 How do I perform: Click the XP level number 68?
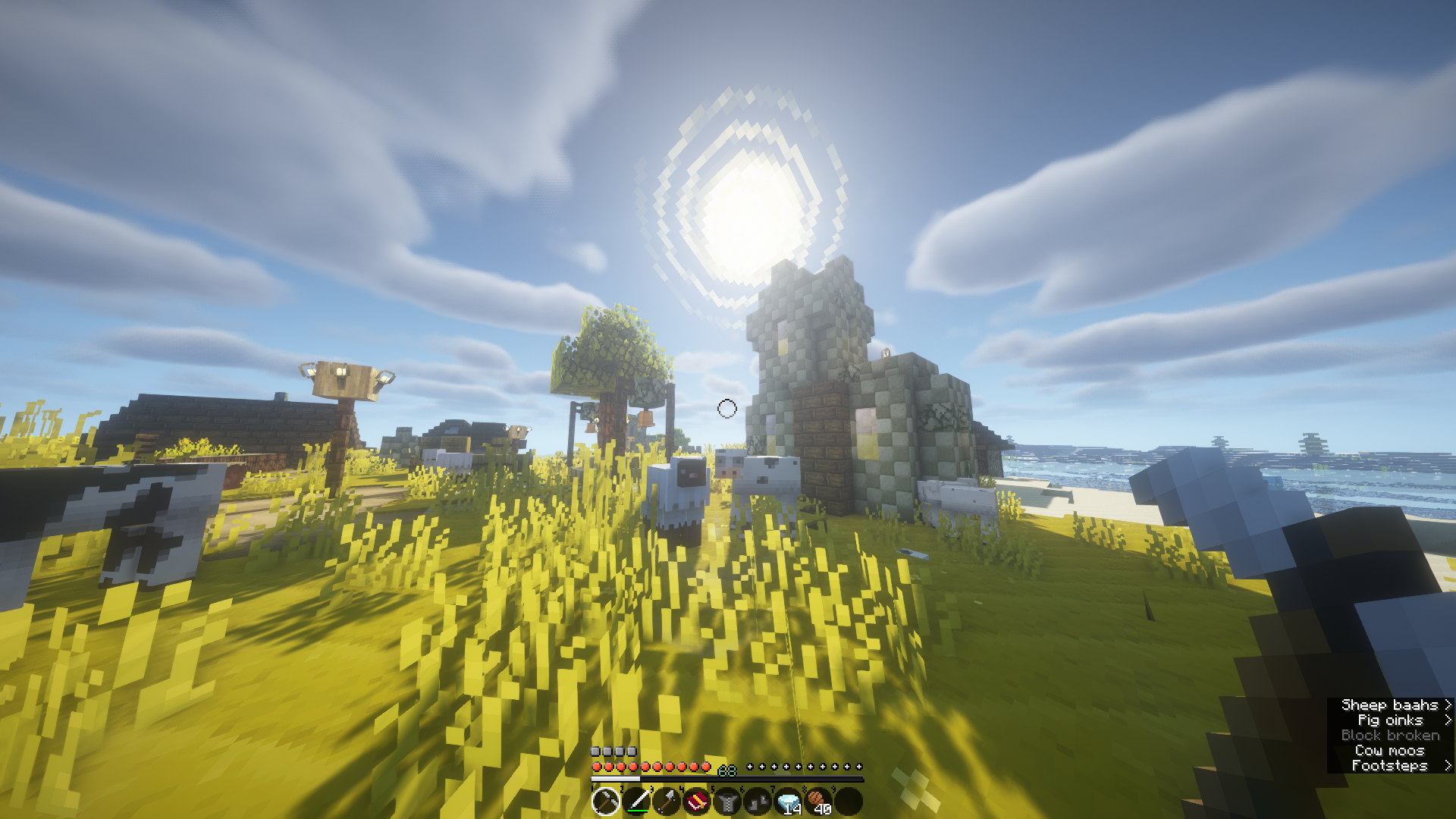pos(727,772)
